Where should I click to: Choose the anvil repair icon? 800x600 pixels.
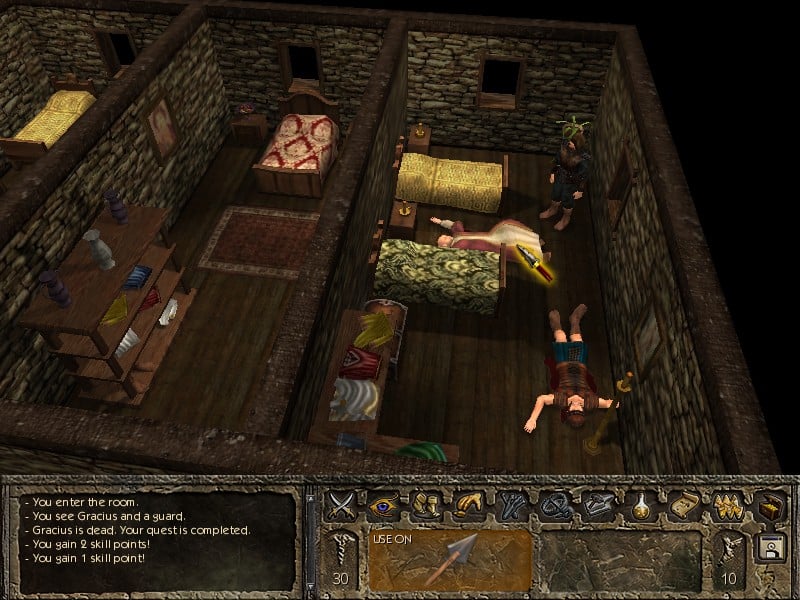(593, 504)
